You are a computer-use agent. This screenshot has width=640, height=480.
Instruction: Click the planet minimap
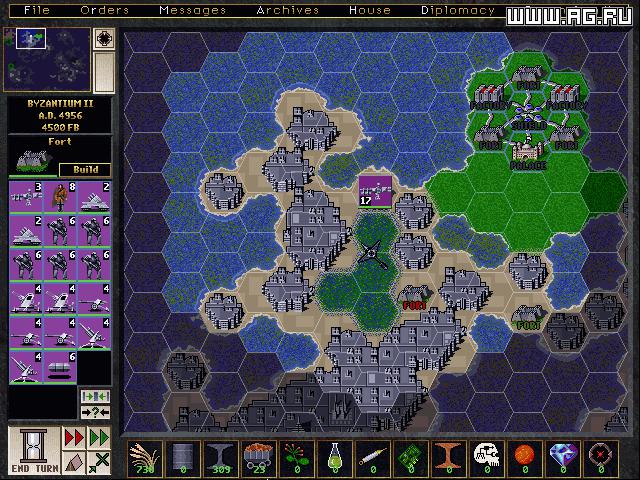[46, 59]
